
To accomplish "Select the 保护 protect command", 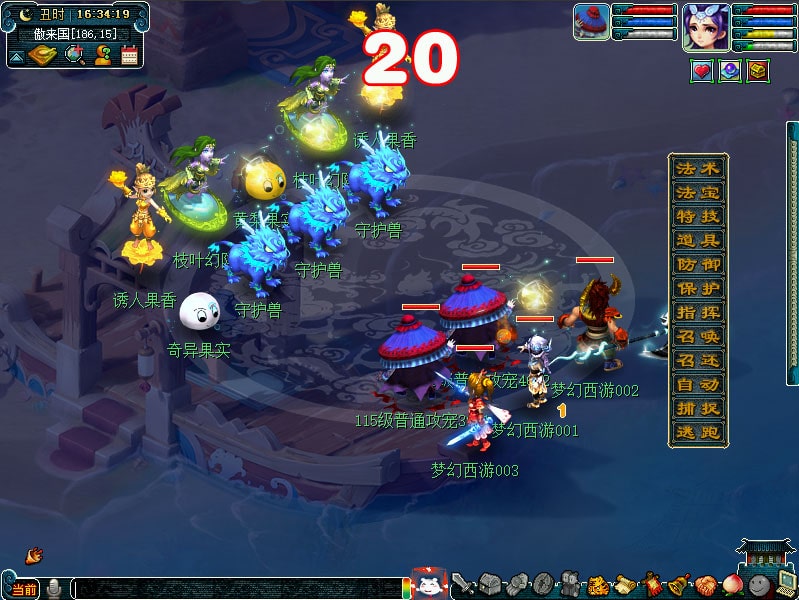I will (697, 289).
